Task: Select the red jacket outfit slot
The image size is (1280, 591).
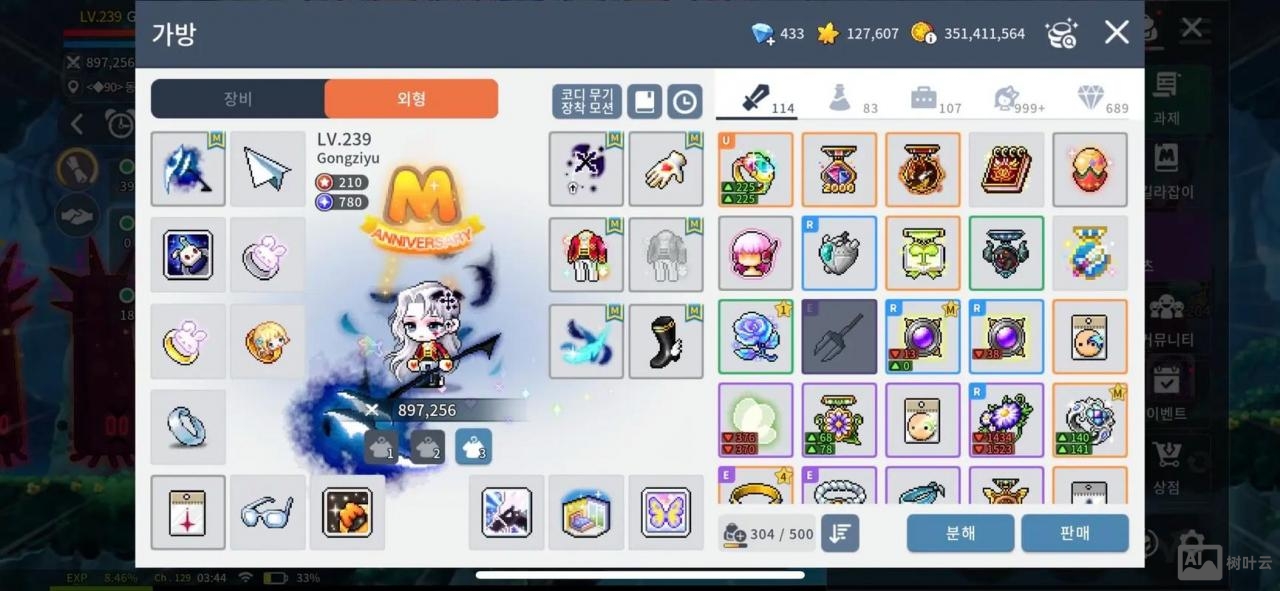Action: [x=586, y=255]
